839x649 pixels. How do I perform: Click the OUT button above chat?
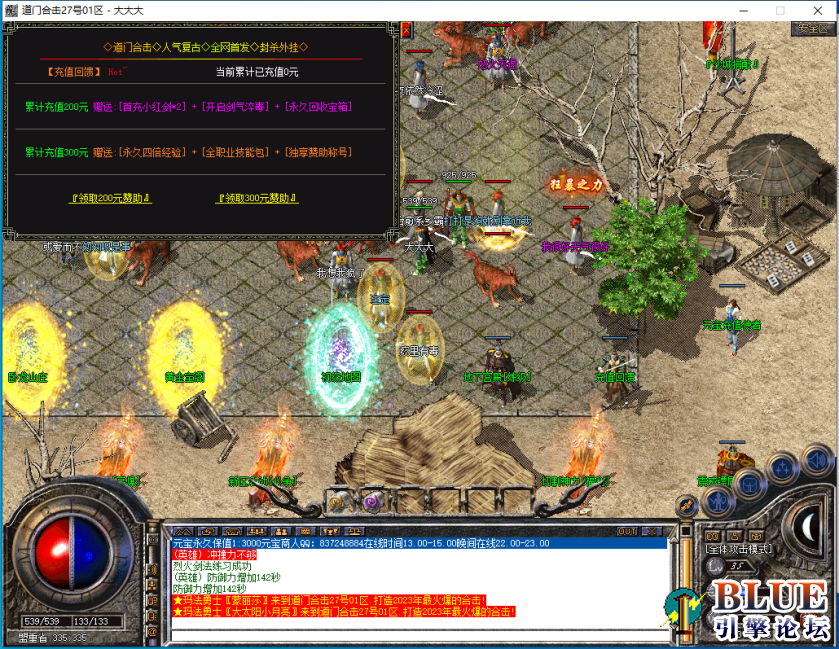click(x=628, y=531)
